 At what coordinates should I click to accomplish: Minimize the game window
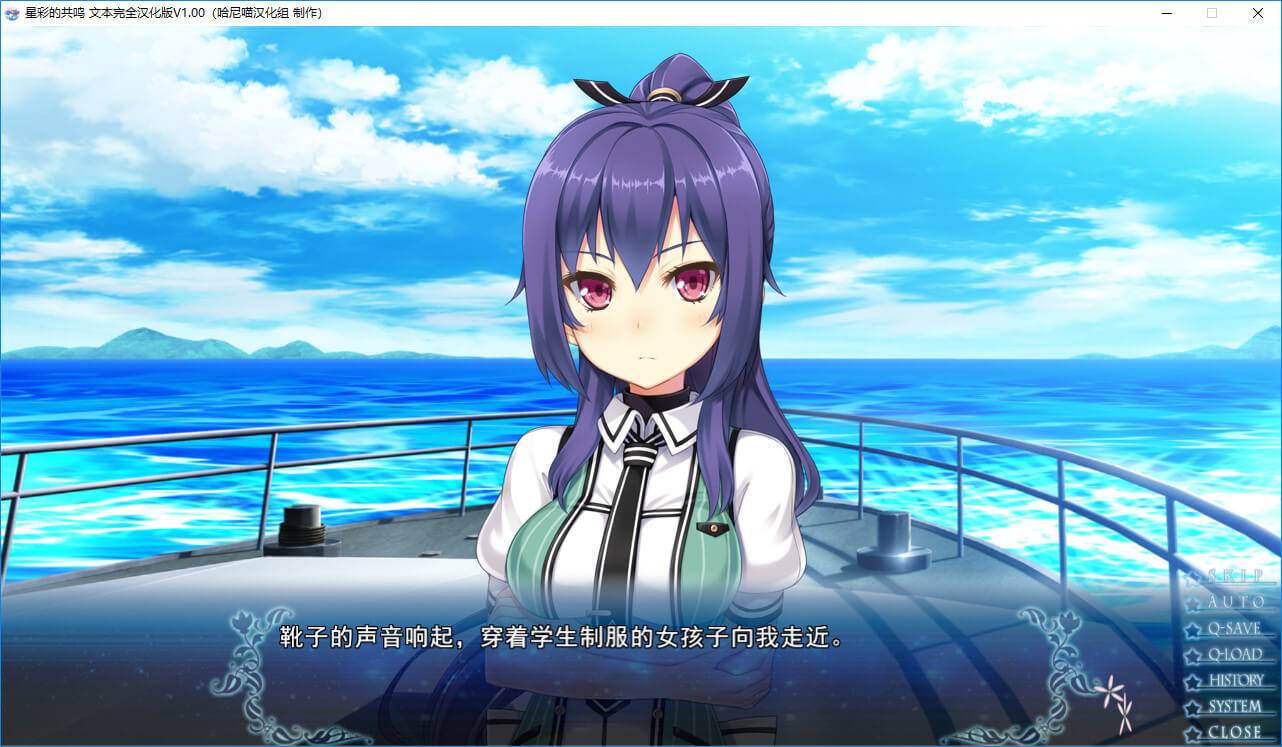1166,13
